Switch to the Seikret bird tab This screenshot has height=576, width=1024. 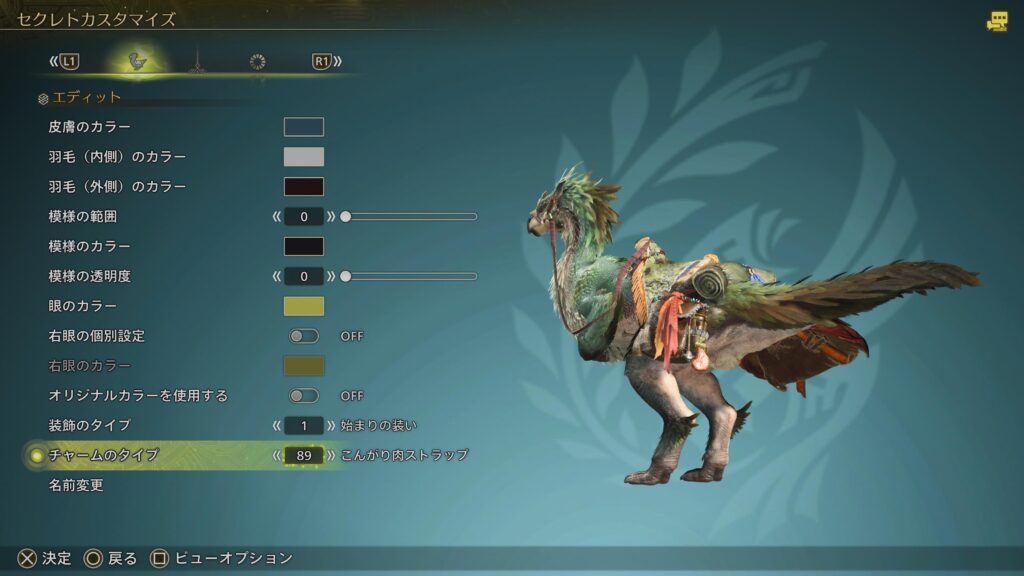(137, 62)
